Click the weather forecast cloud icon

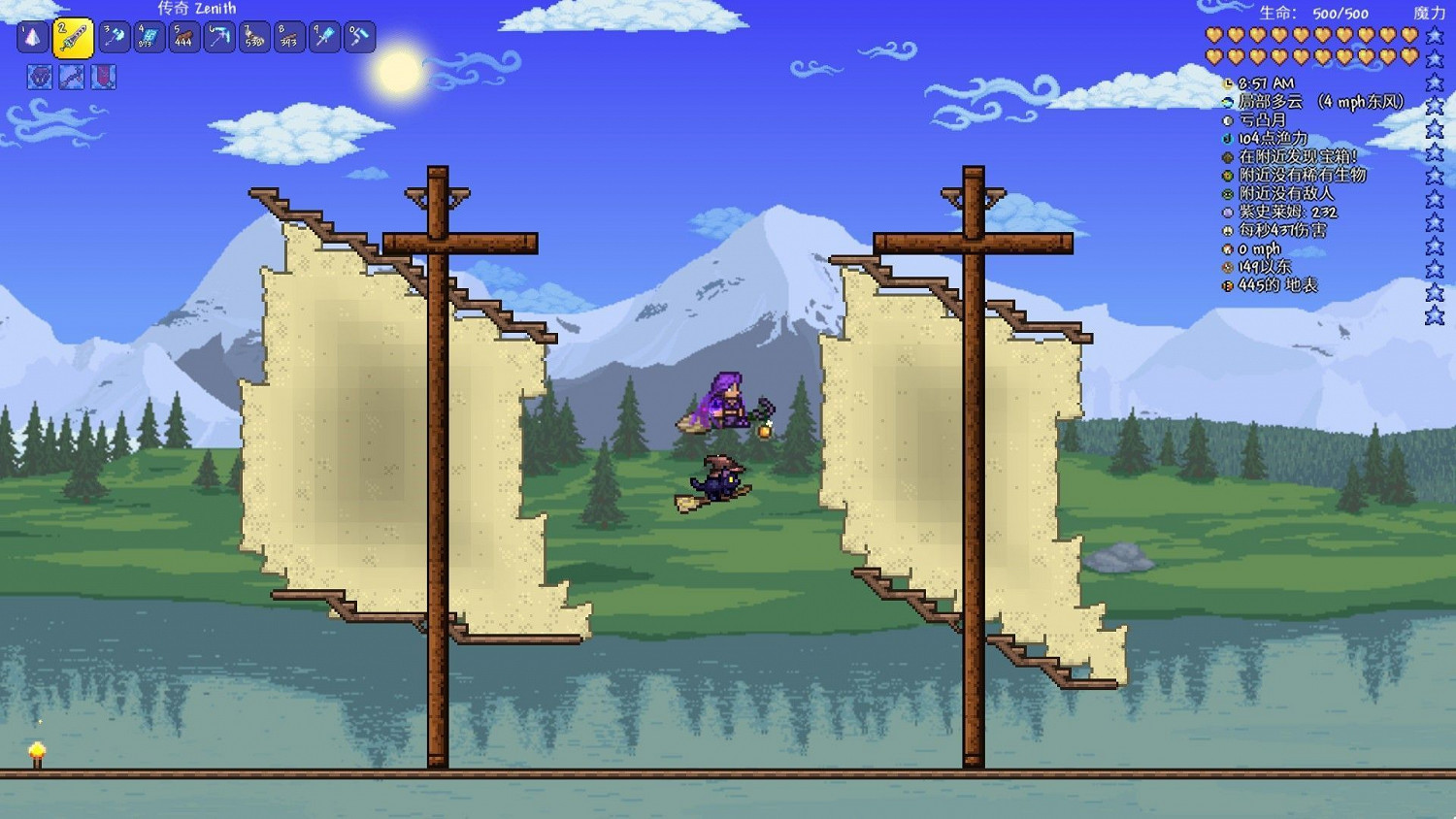(1228, 102)
